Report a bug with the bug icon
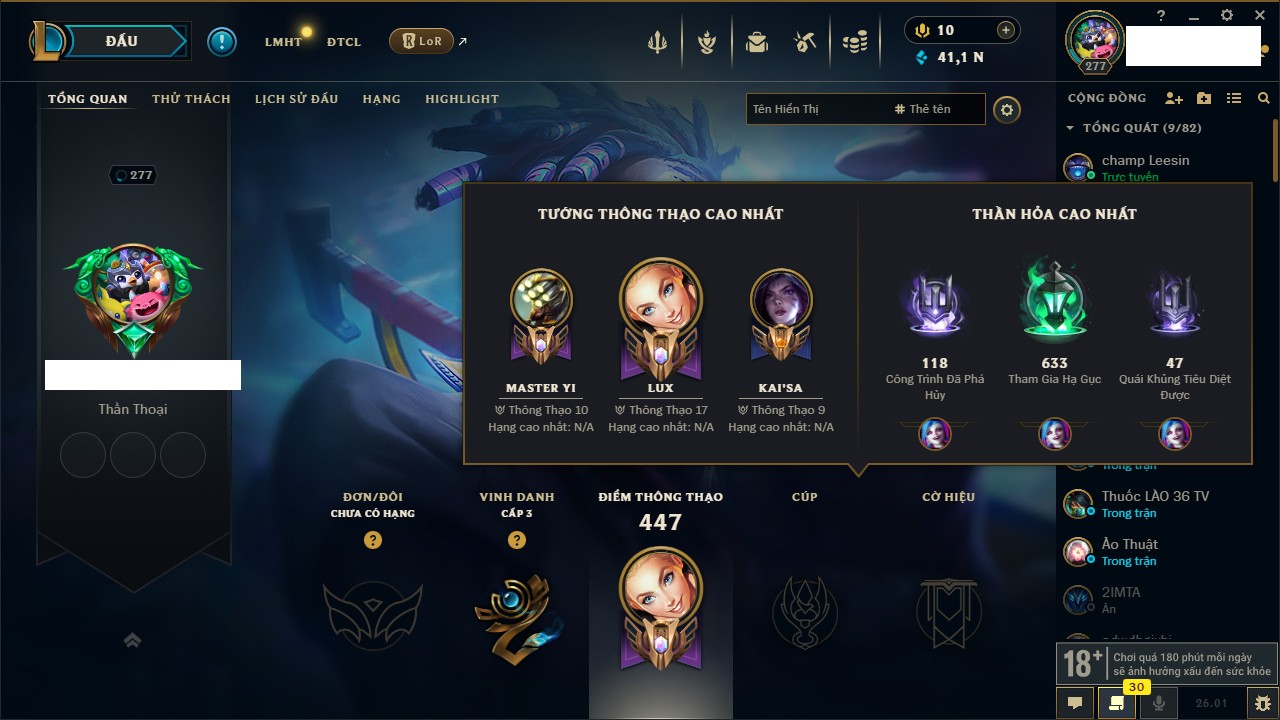Screen dimensions: 1280x720 tap(1263, 703)
